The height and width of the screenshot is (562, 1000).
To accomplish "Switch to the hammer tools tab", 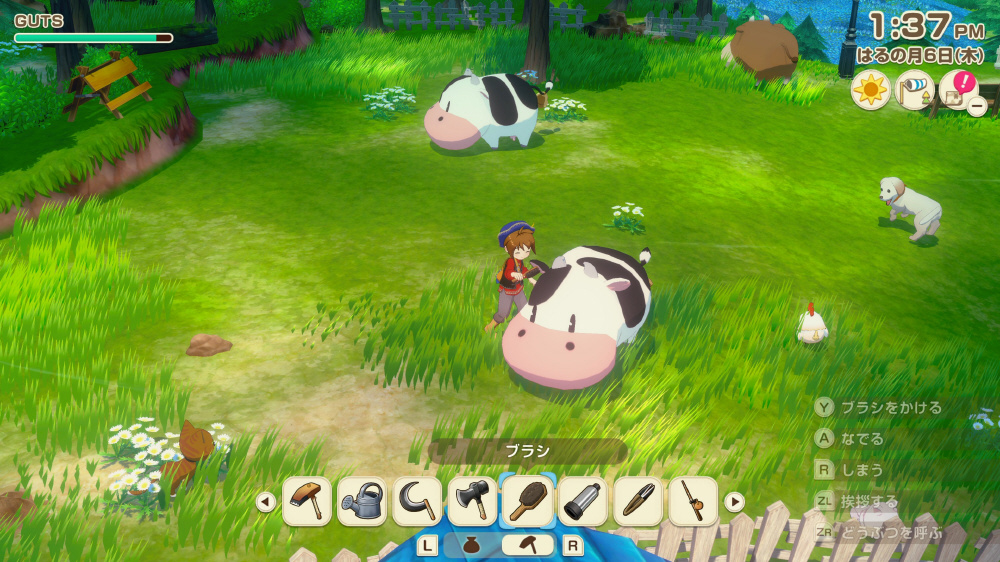I will coord(527,545).
